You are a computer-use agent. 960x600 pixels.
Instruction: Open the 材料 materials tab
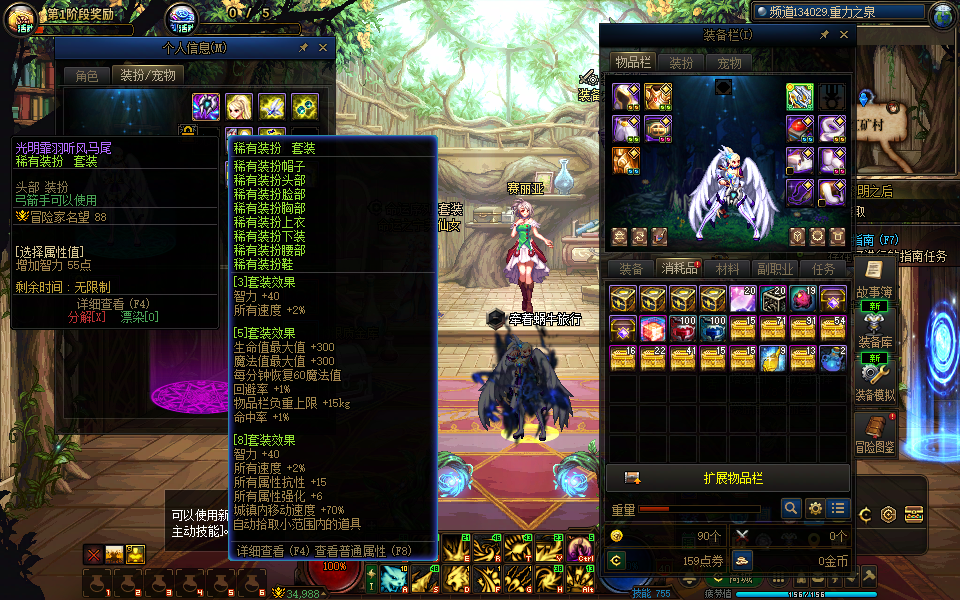pos(728,268)
